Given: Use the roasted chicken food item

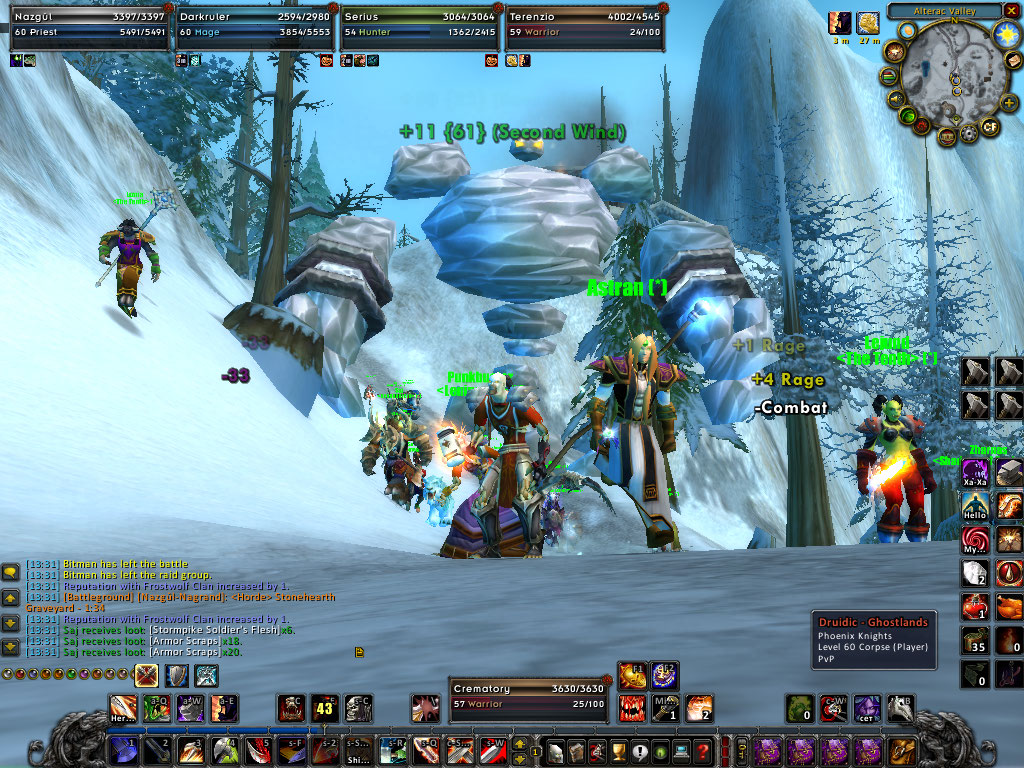Looking at the screenshot, I should 1009,606.
